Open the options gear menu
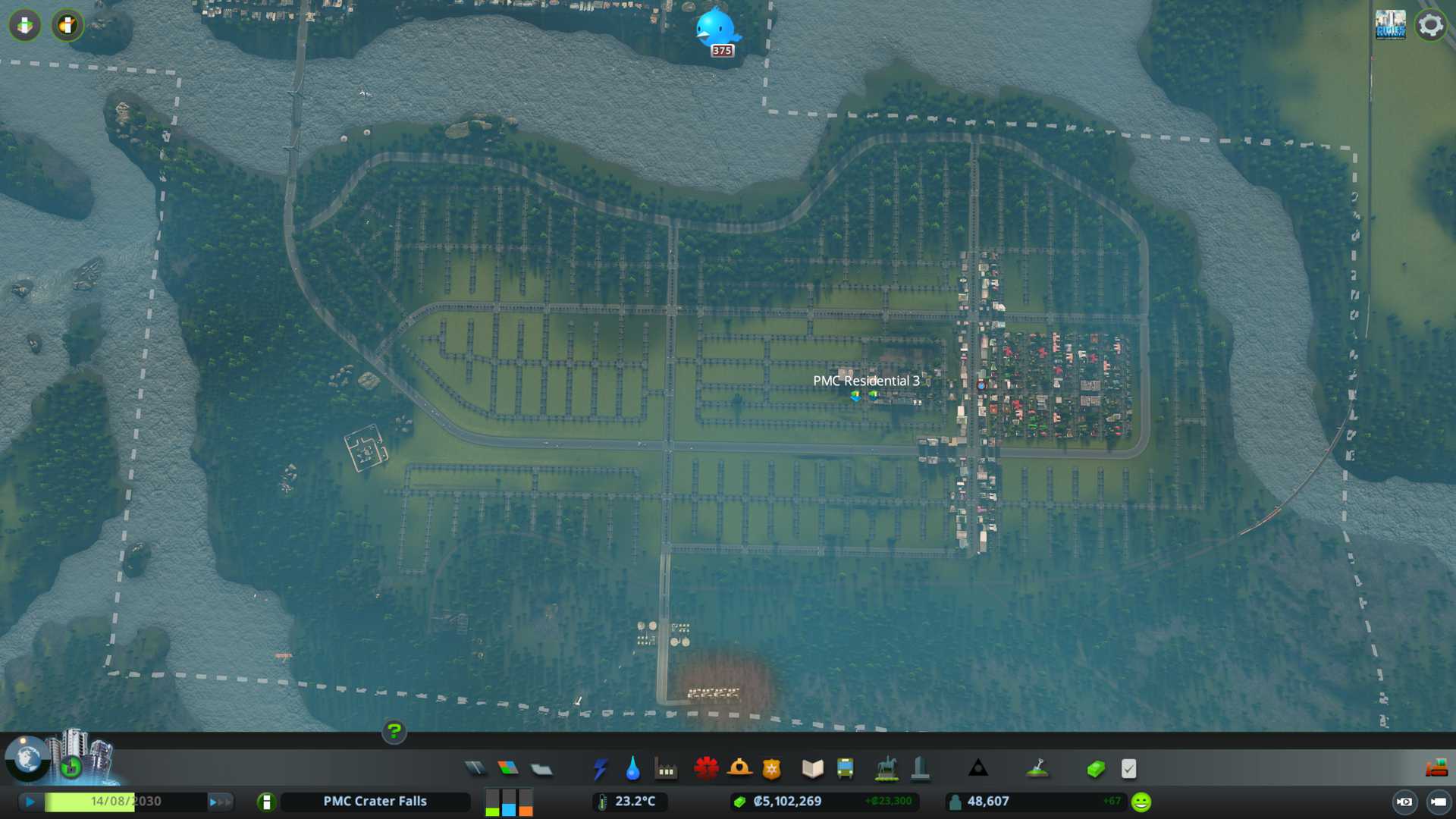 coord(1430,25)
